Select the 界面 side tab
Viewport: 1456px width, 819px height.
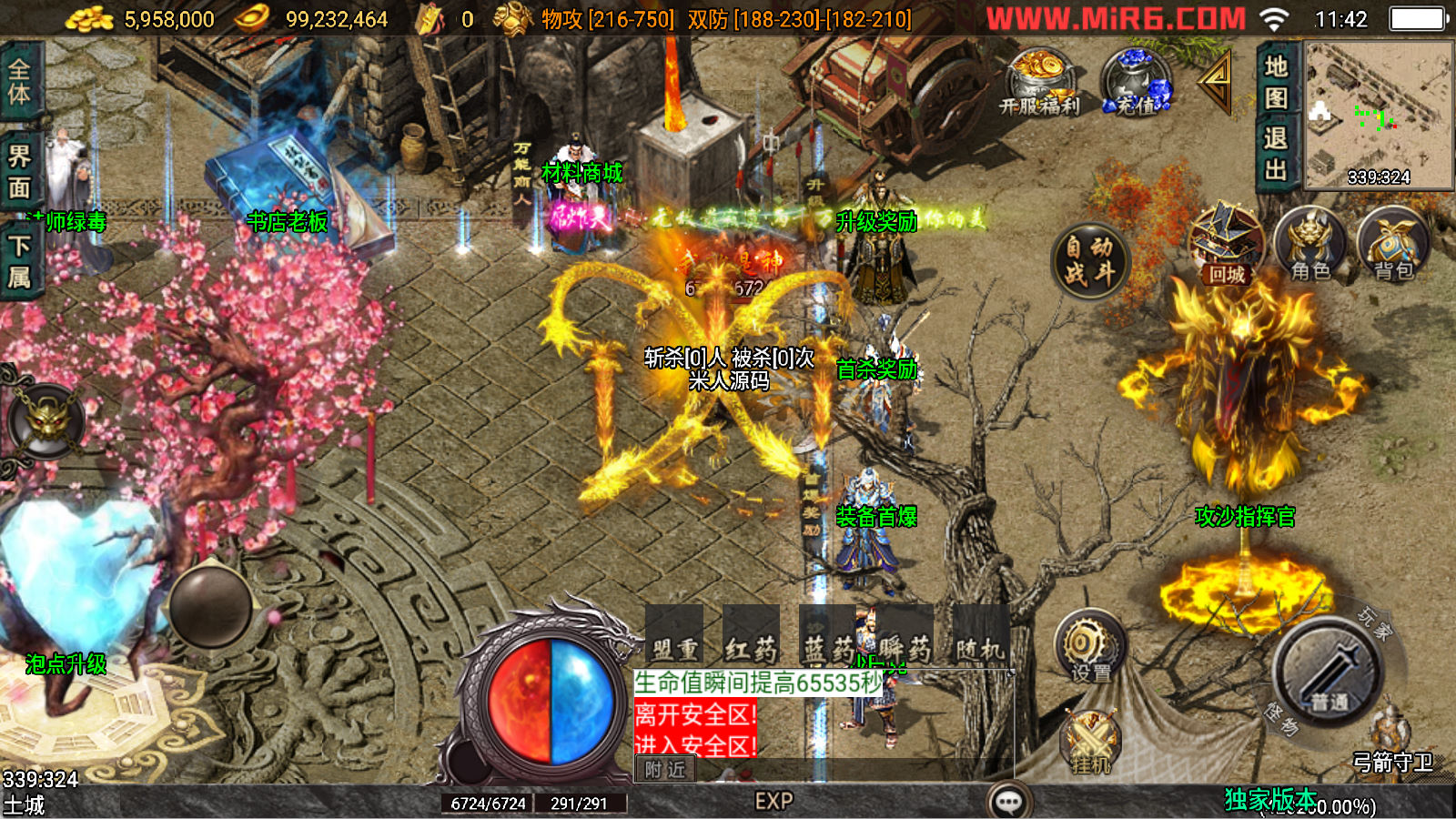[x=19, y=171]
